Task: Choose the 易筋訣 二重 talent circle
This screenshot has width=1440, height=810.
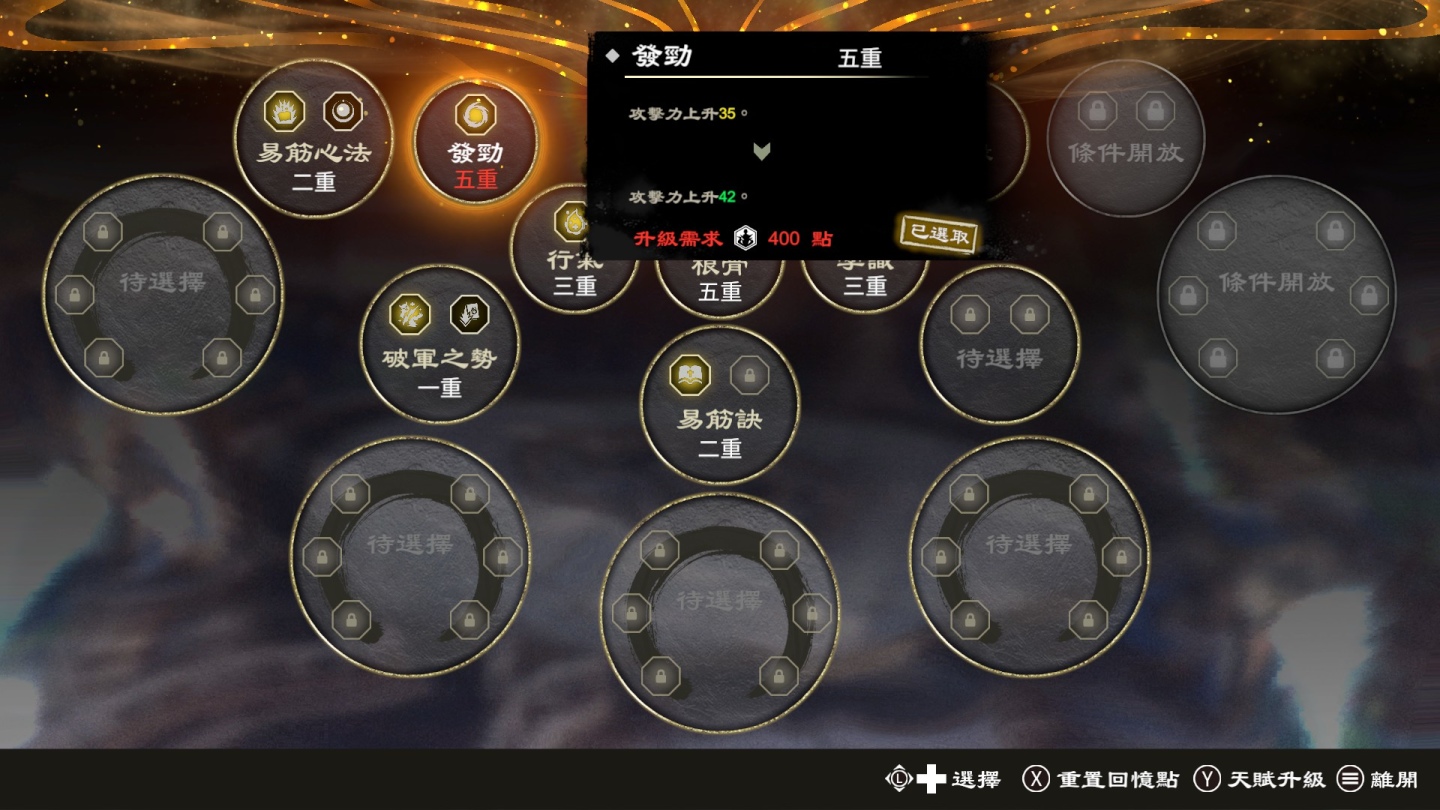Action: pyautogui.click(x=719, y=404)
